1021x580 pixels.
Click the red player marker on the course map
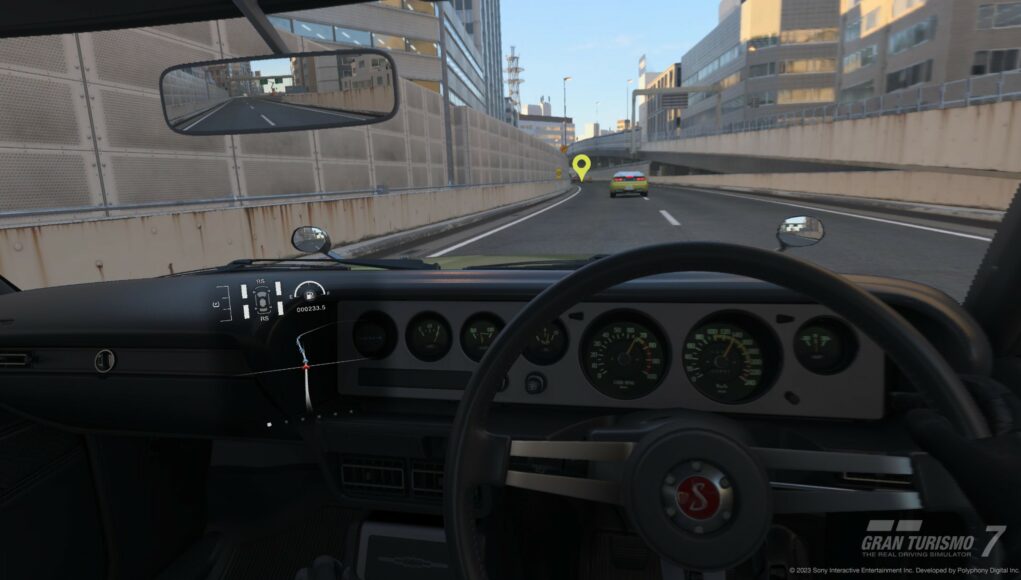[306, 368]
